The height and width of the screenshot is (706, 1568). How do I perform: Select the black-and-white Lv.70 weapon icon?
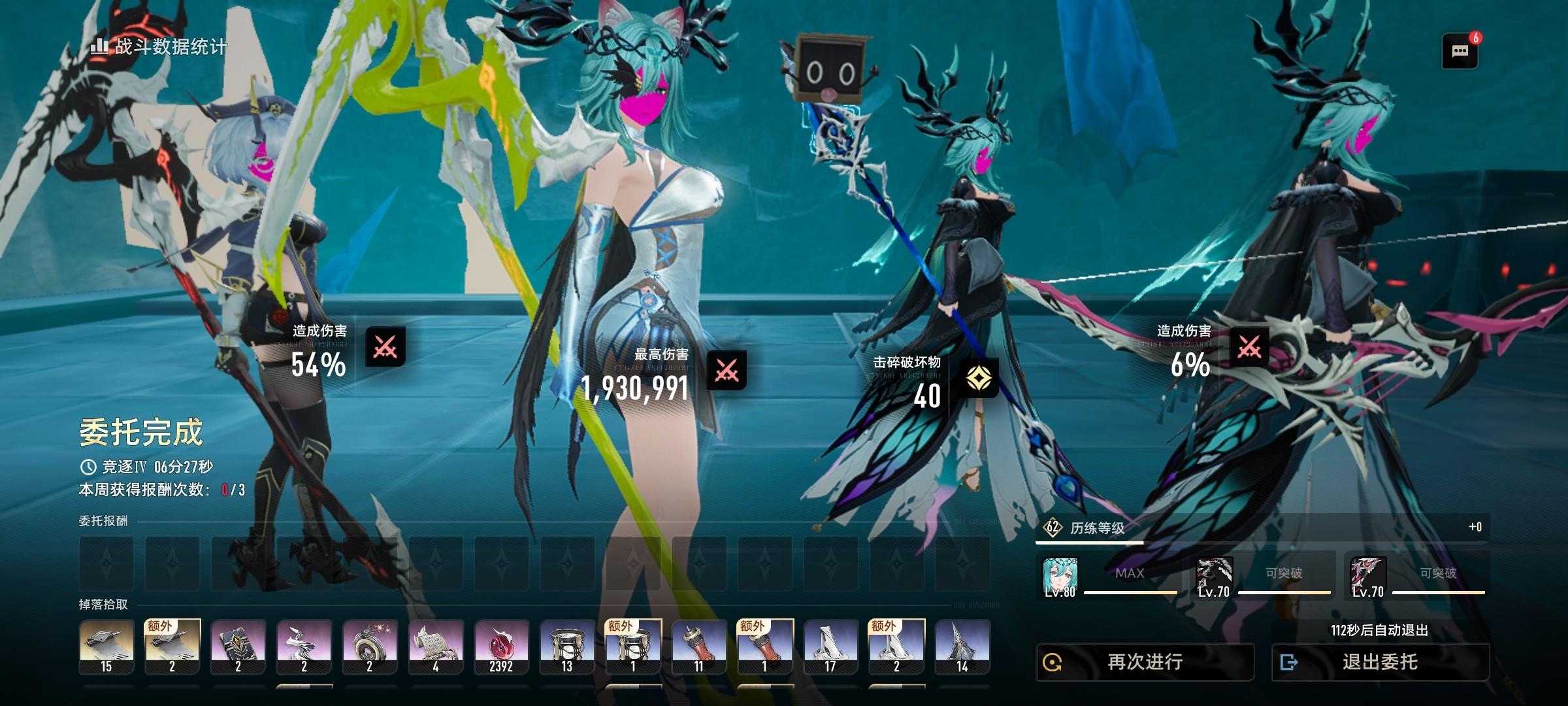pos(1214,577)
